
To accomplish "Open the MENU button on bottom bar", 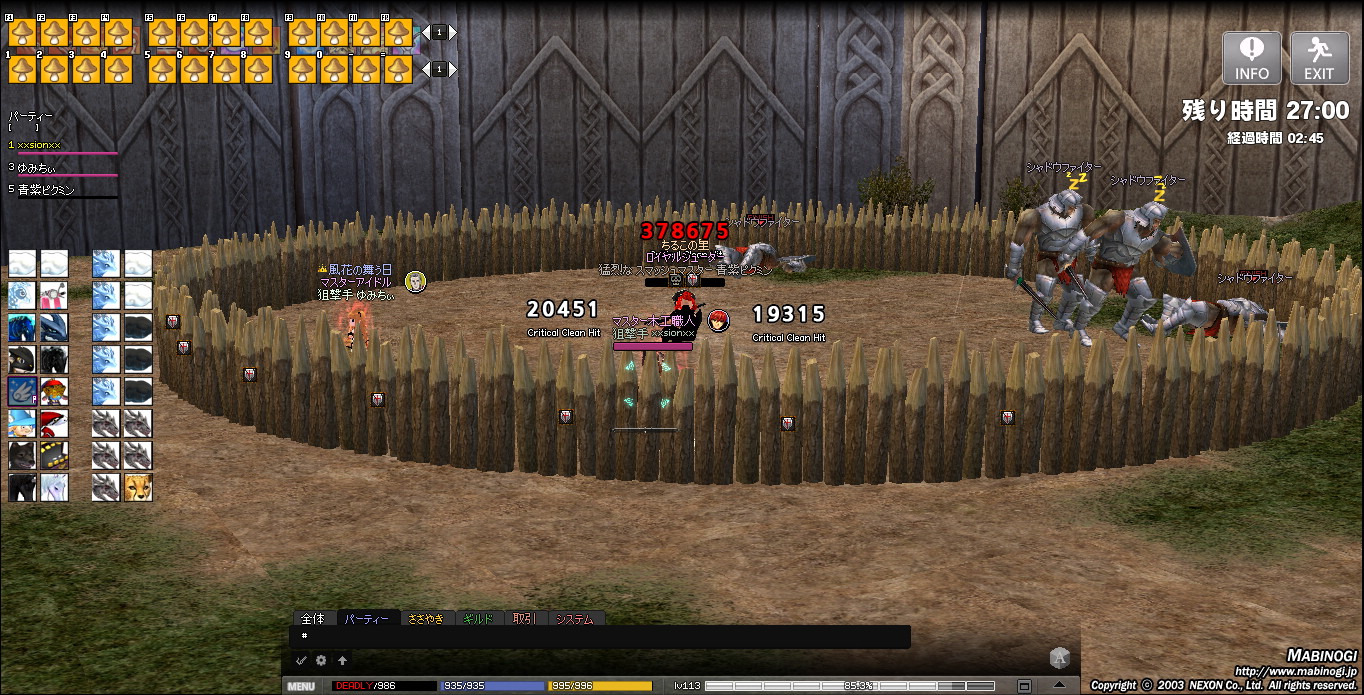I will pyautogui.click(x=301, y=686).
